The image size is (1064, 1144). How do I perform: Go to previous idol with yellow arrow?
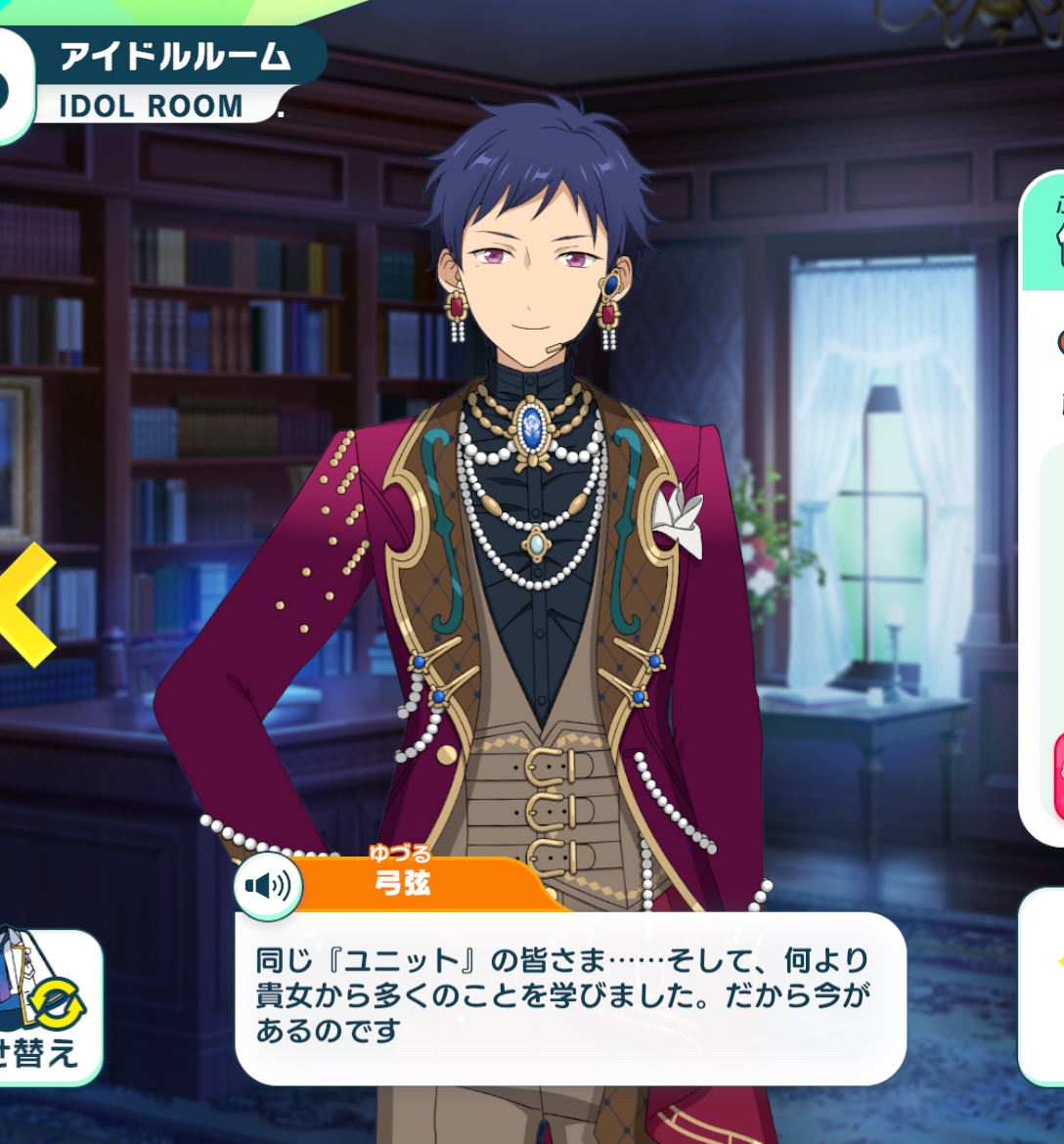26,604
